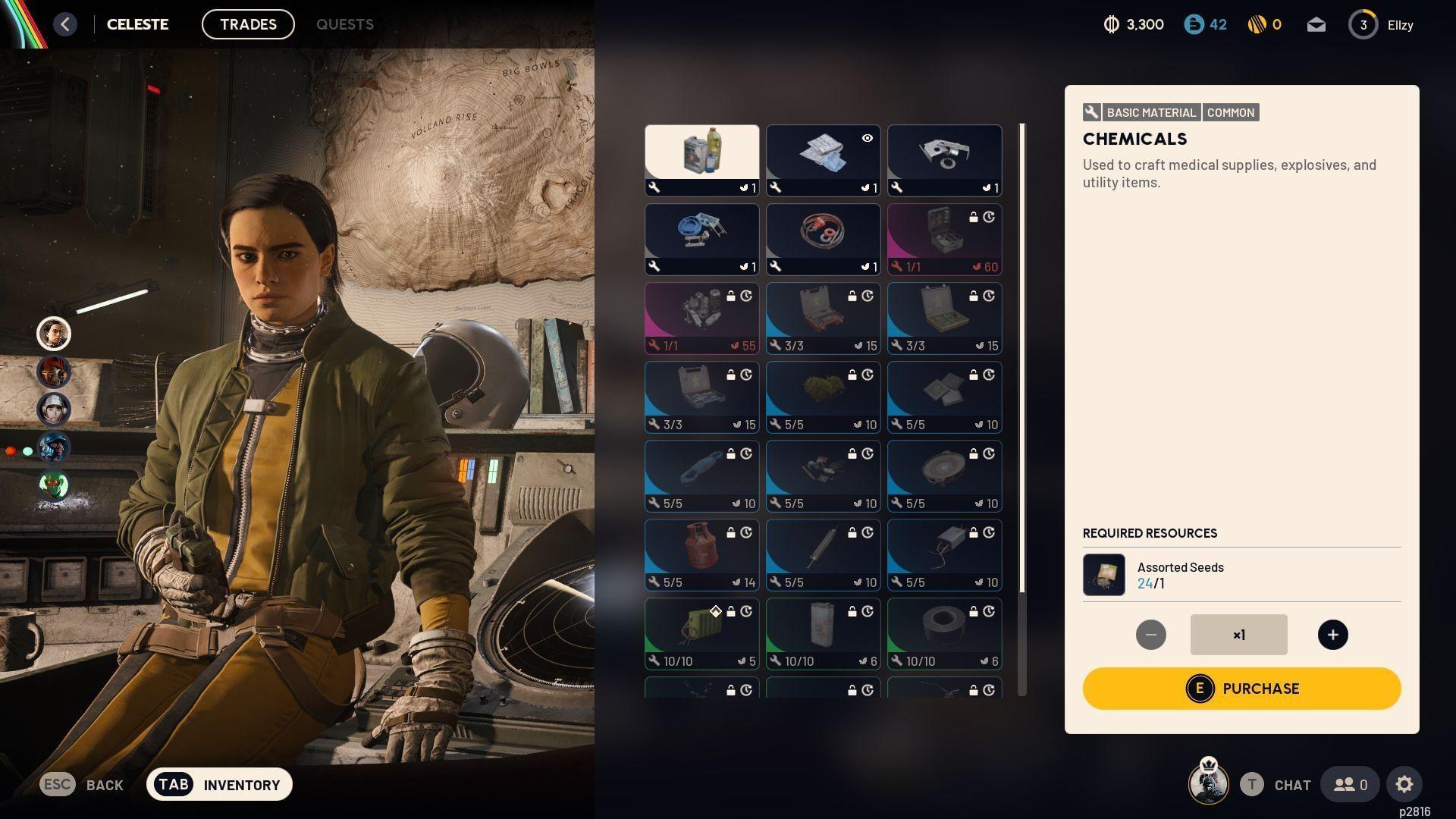
Task: Increase purchase quantity with the plus stepper
Action: coord(1332,635)
